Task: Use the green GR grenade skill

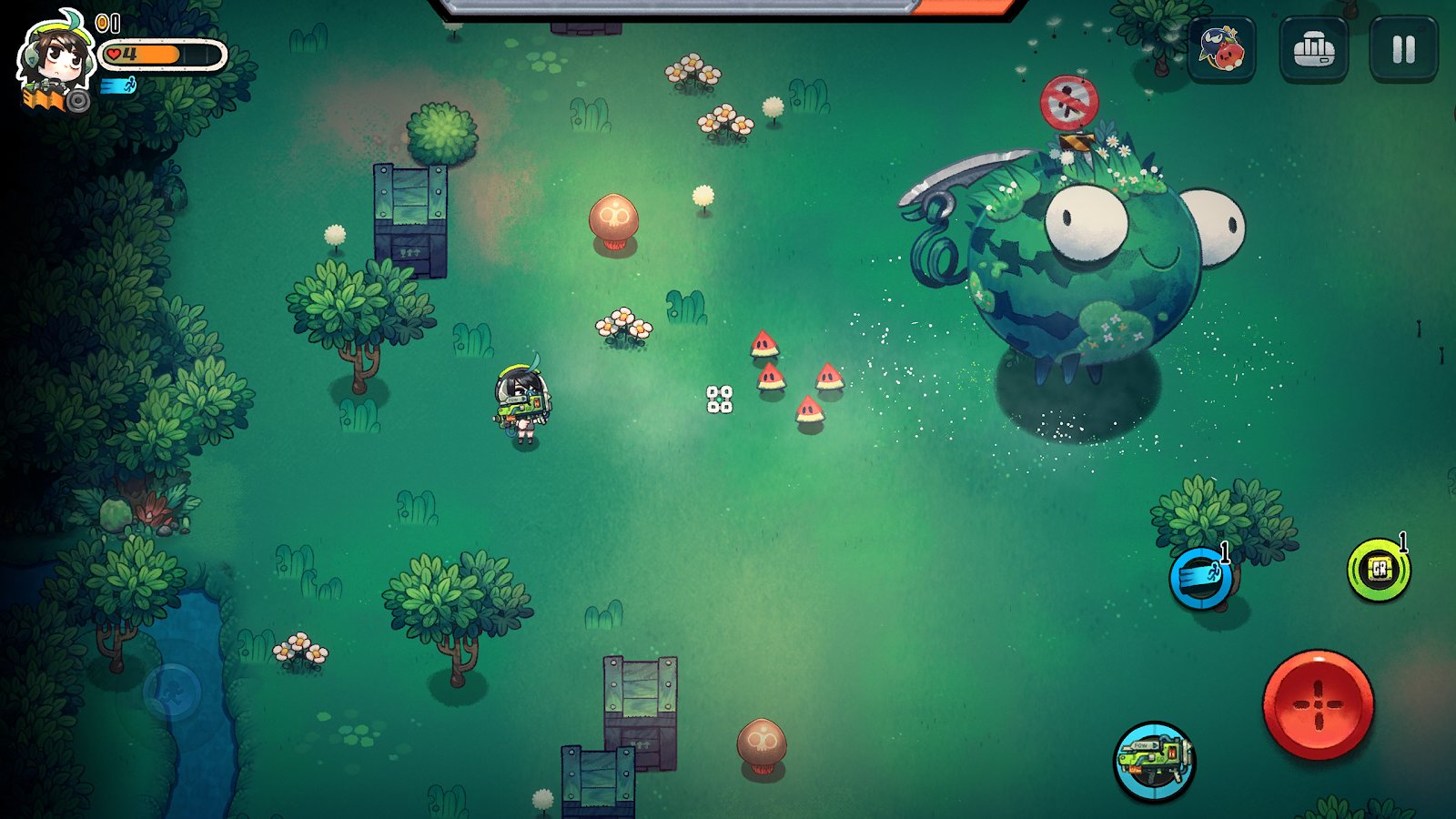Action: point(1379,571)
